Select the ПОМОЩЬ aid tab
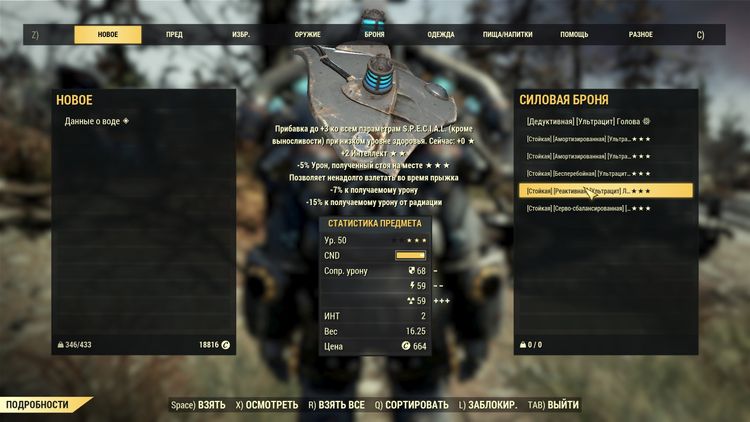The width and height of the screenshot is (750, 422). click(574, 34)
